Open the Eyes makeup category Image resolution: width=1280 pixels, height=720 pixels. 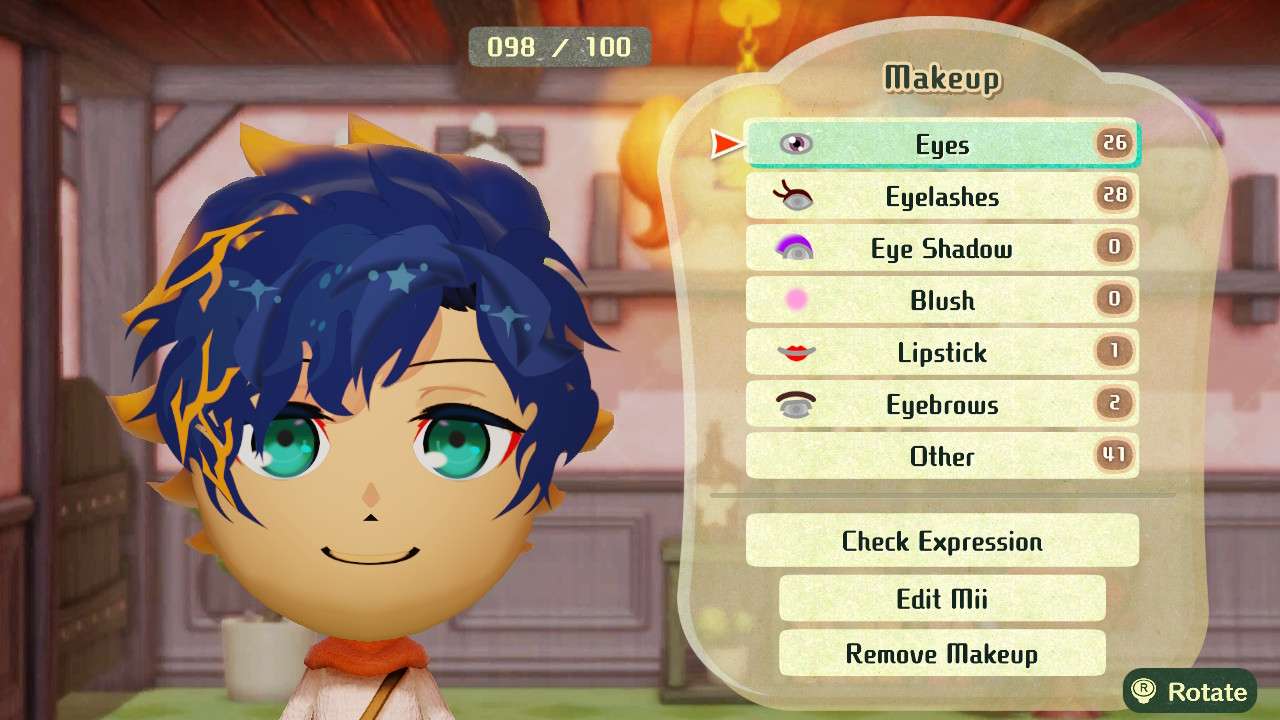[940, 144]
